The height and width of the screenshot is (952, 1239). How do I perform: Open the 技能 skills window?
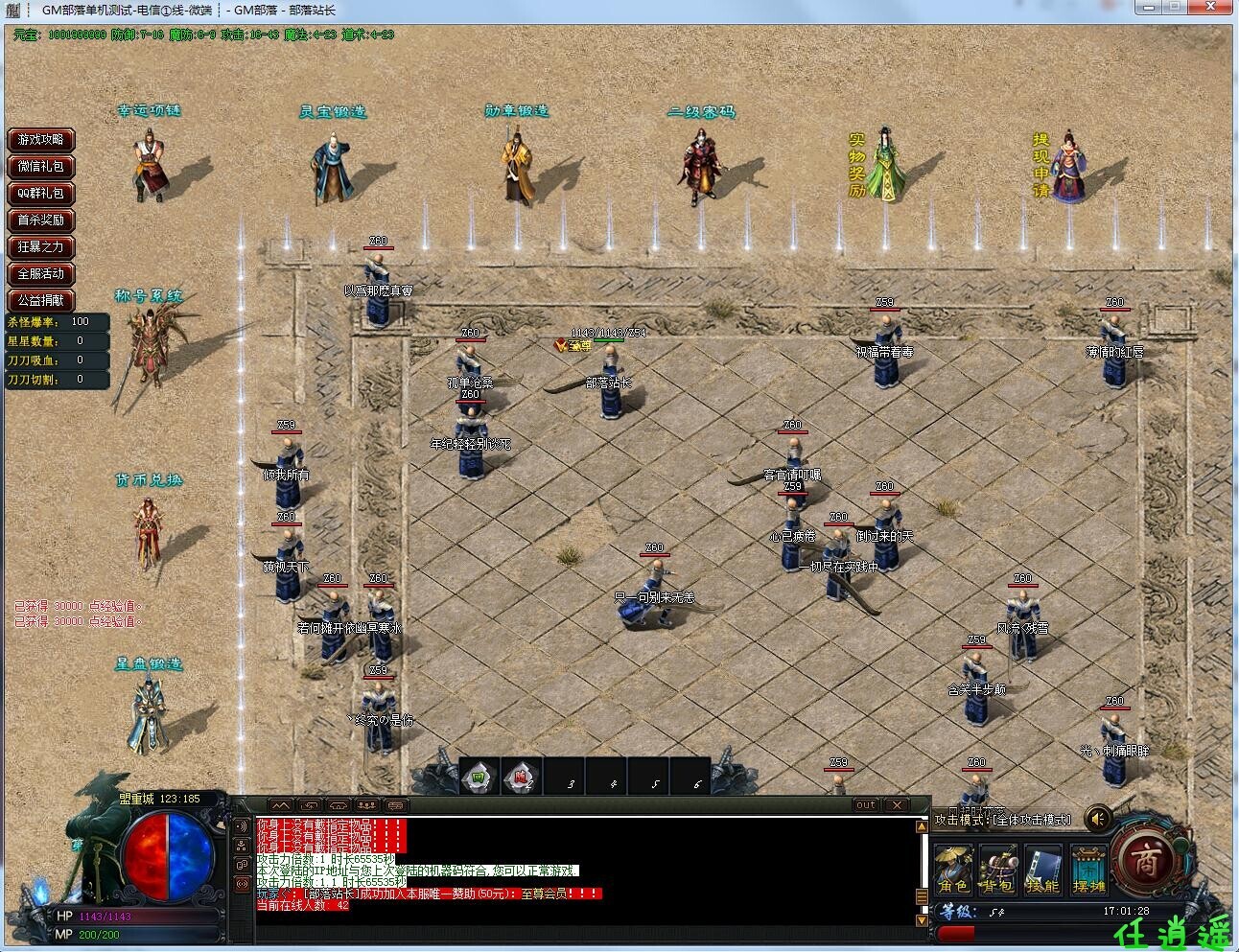(1042, 868)
